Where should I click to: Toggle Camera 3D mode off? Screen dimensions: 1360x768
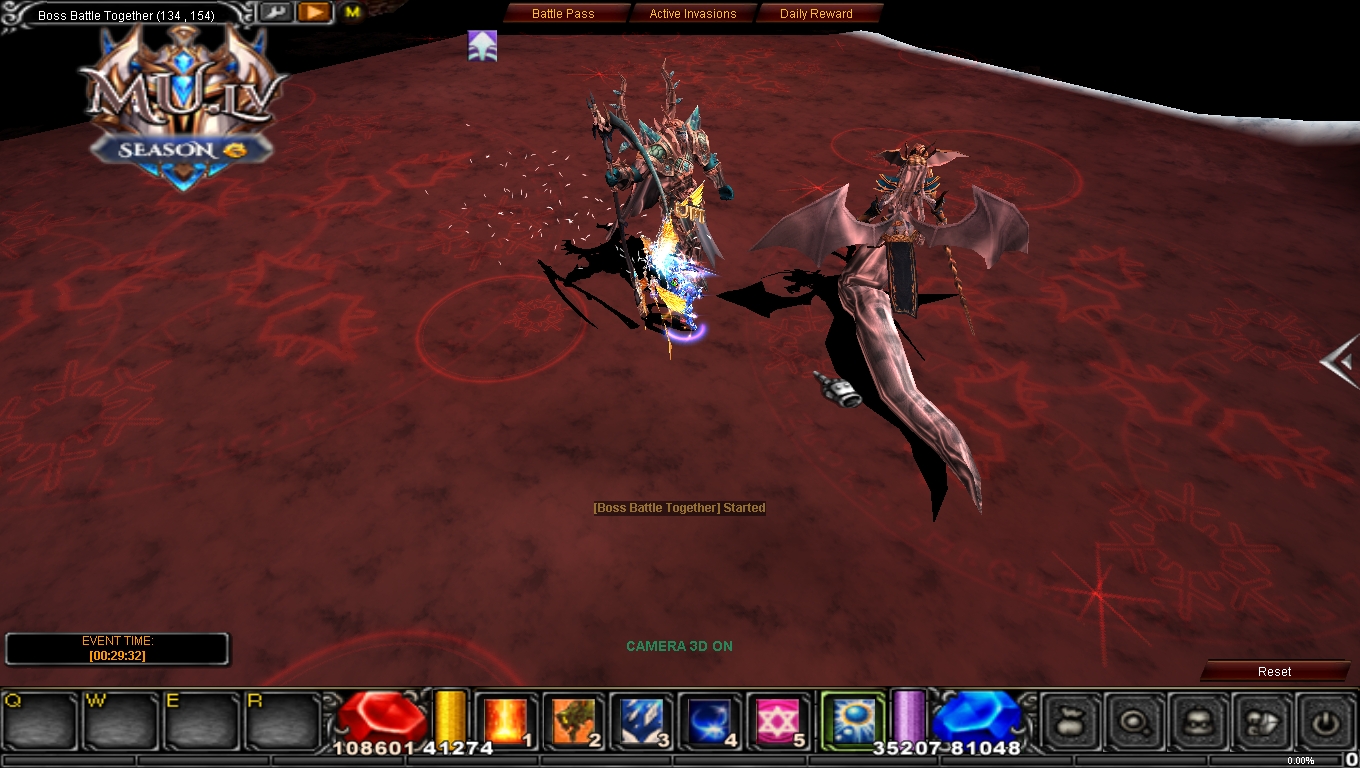click(x=680, y=646)
